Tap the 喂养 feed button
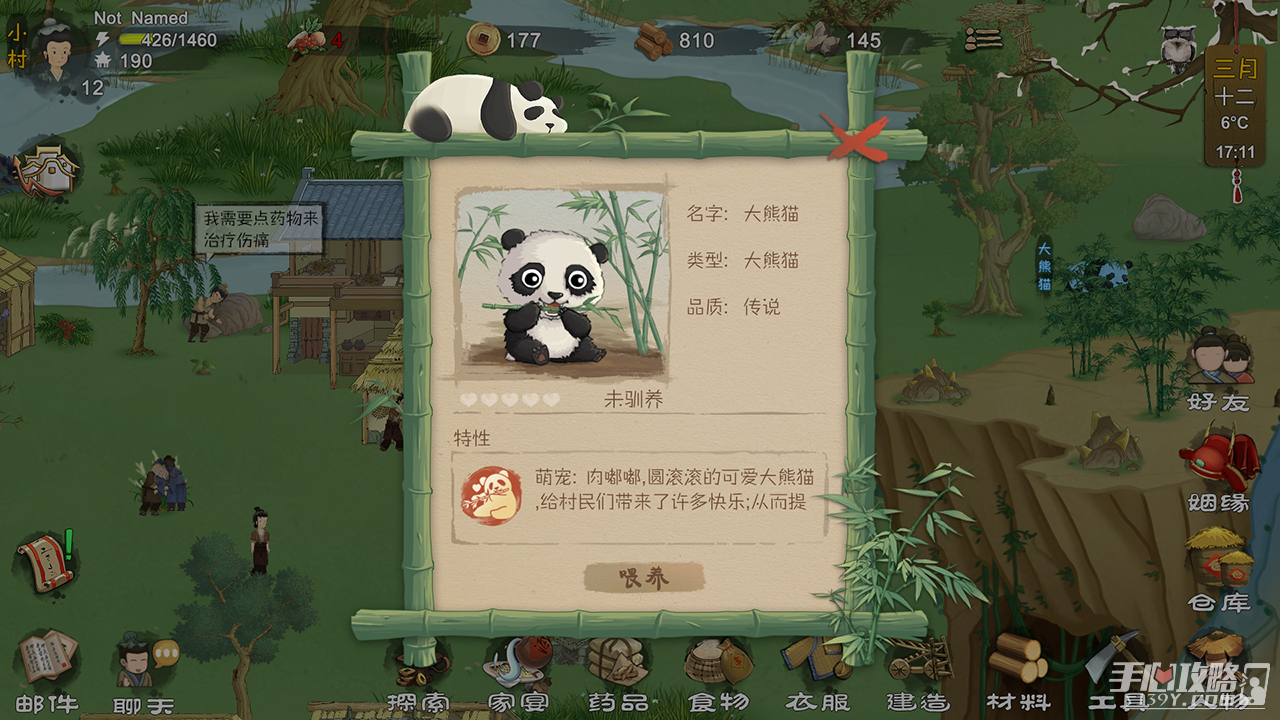The width and height of the screenshot is (1280, 720). tap(644, 577)
